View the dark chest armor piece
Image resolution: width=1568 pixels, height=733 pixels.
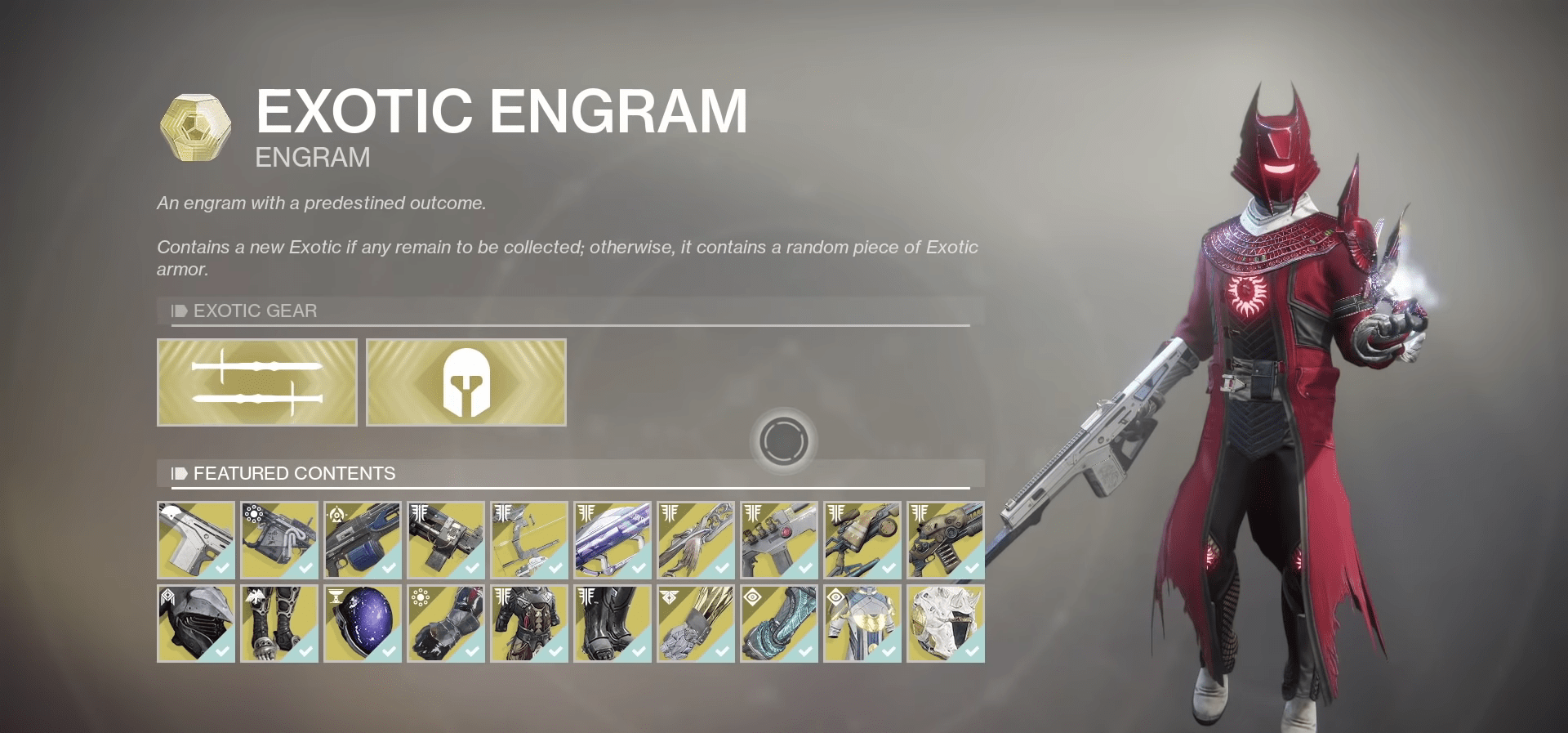pos(529,623)
